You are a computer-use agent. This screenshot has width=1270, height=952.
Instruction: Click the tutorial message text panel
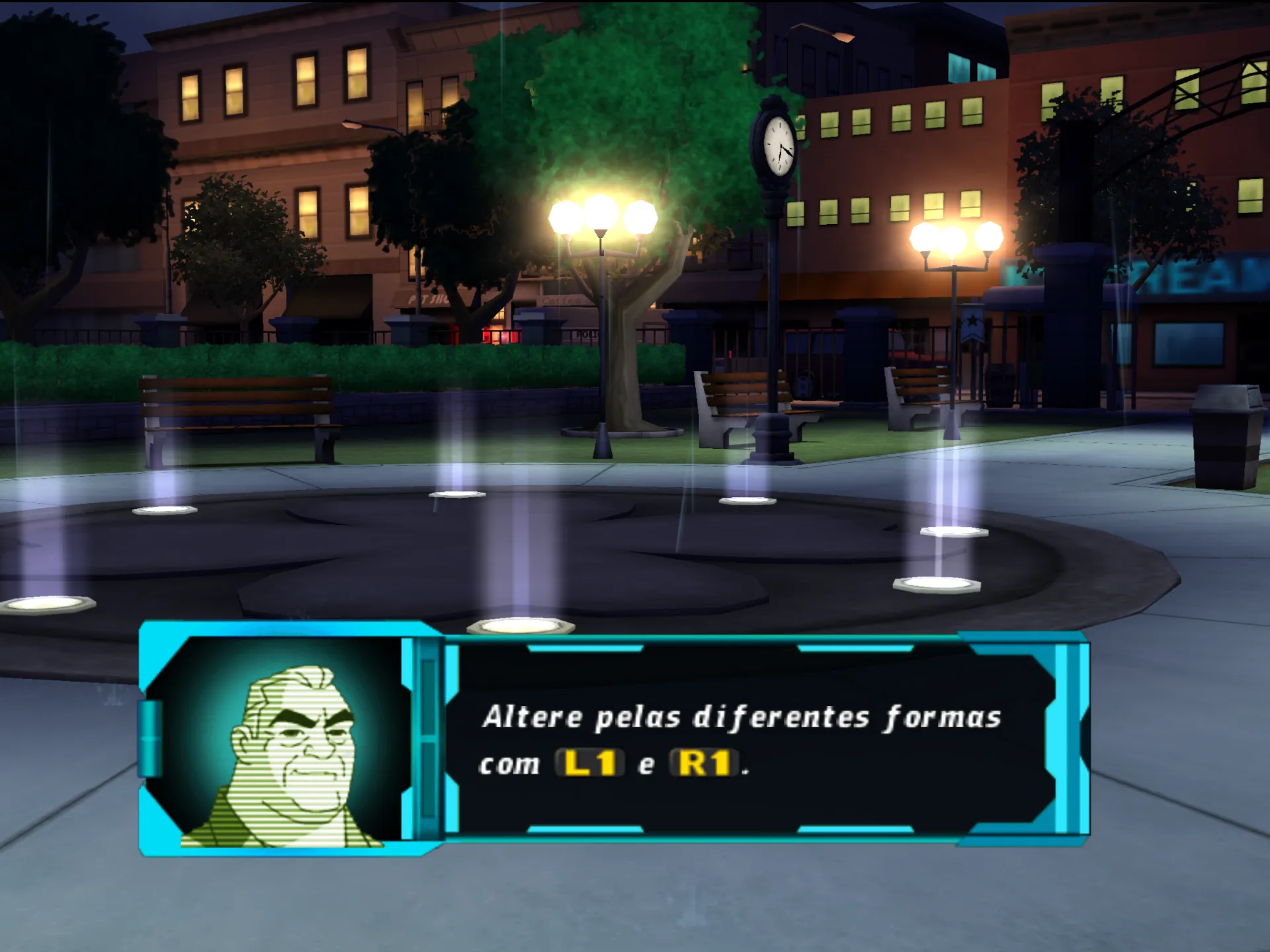(x=747, y=739)
